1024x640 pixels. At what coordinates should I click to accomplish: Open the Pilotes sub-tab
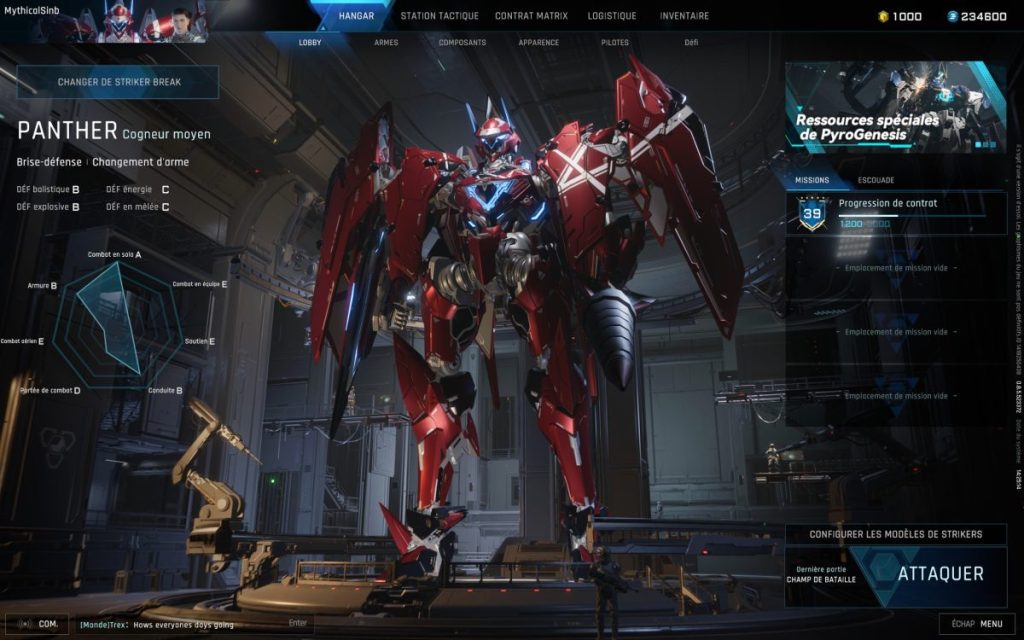[615, 43]
